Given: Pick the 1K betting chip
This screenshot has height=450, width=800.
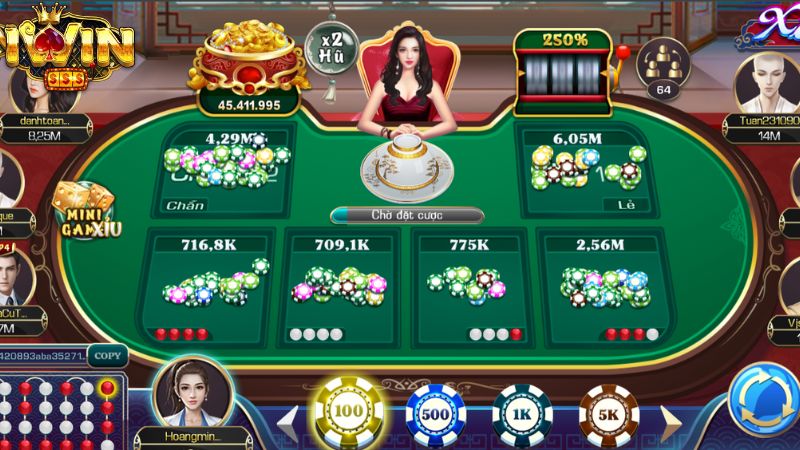Looking at the screenshot, I should pos(523,414).
